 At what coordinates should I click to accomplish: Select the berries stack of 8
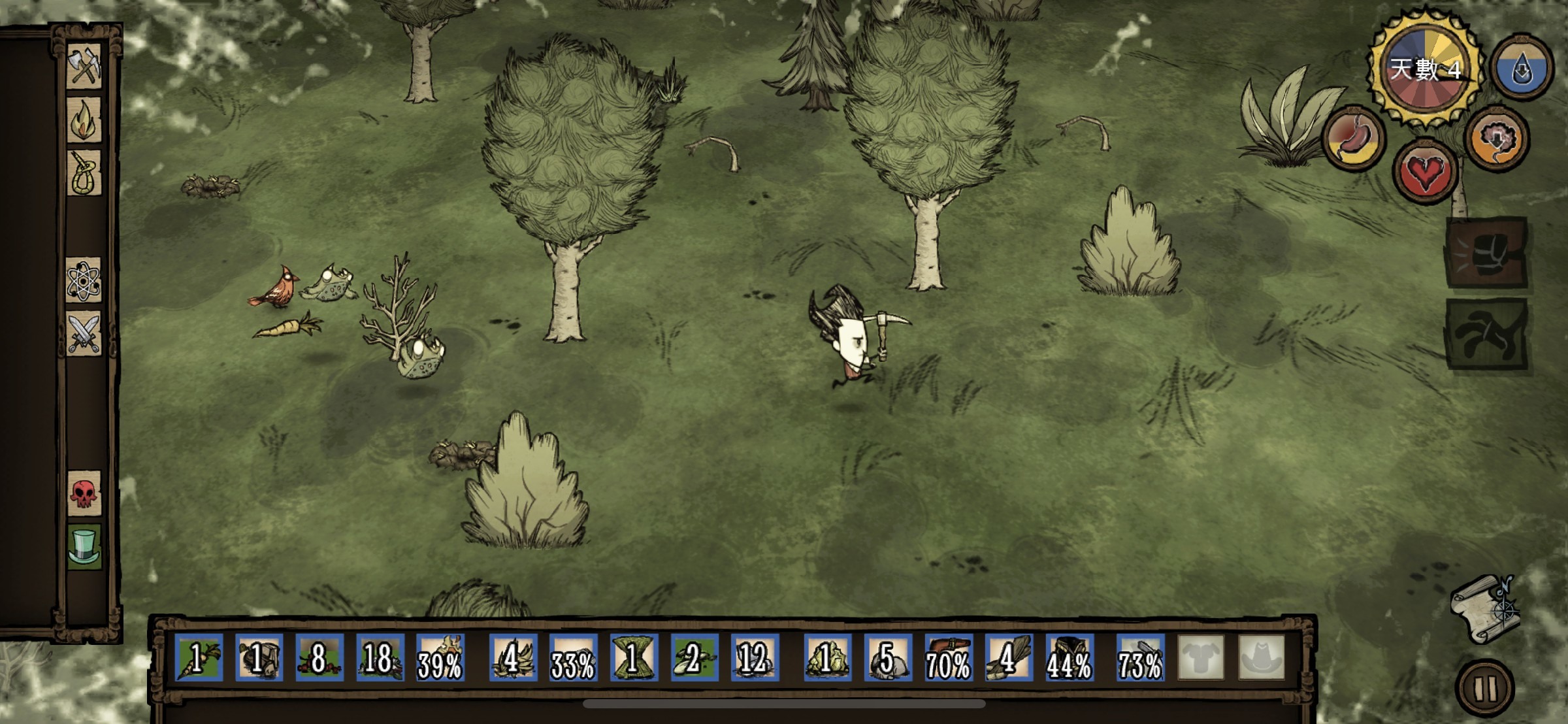pyautogui.click(x=319, y=658)
